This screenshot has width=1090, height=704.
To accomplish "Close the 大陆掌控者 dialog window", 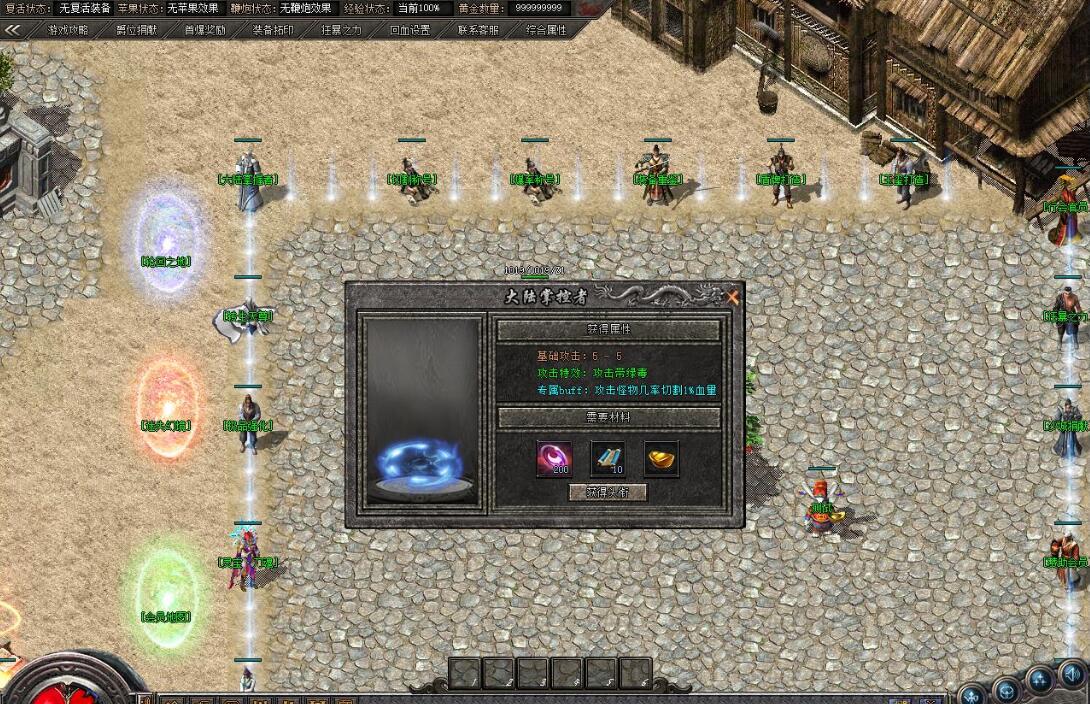I will (x=733, y=297).
